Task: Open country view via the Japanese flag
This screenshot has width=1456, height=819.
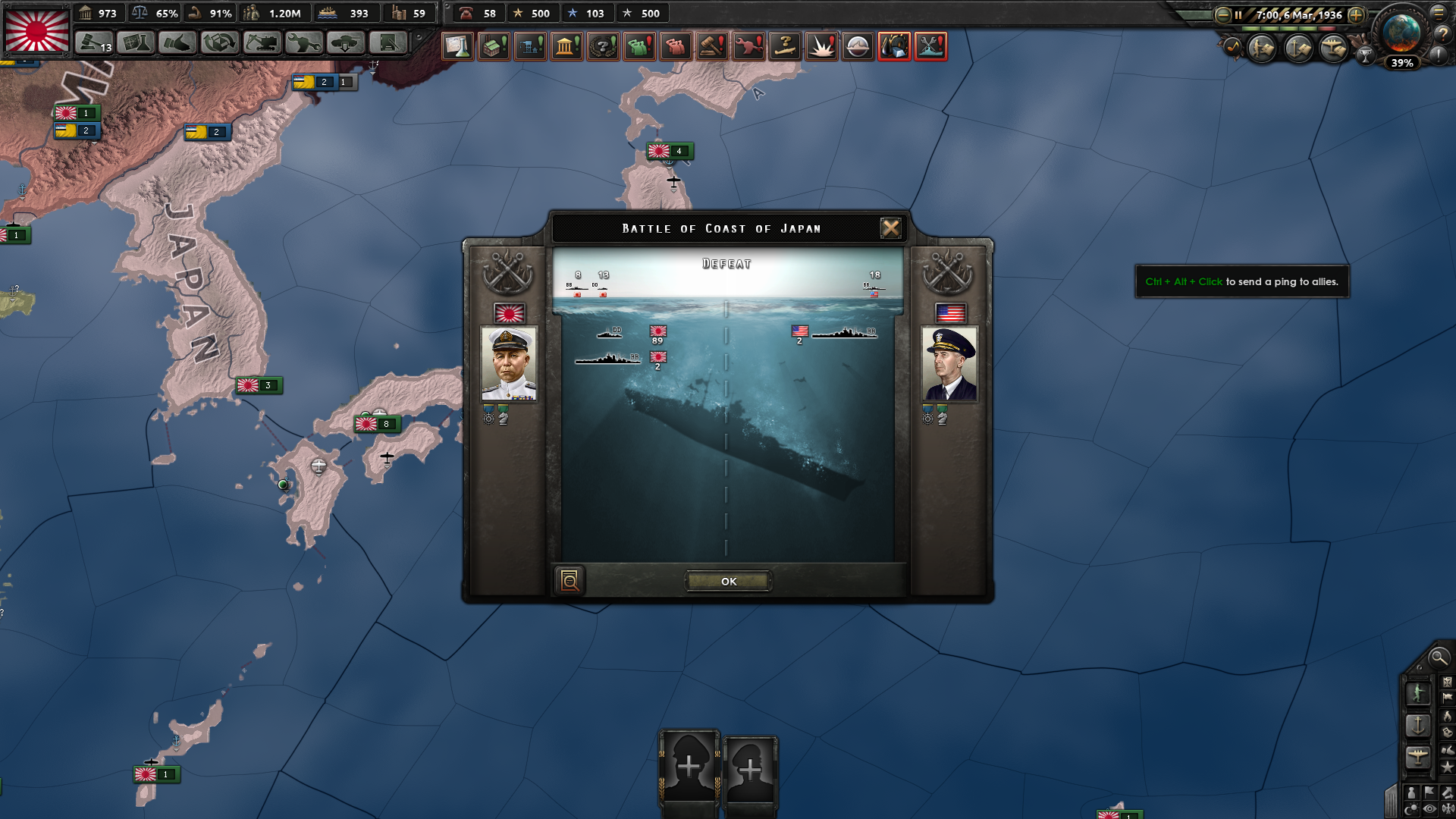Action: 36,30
